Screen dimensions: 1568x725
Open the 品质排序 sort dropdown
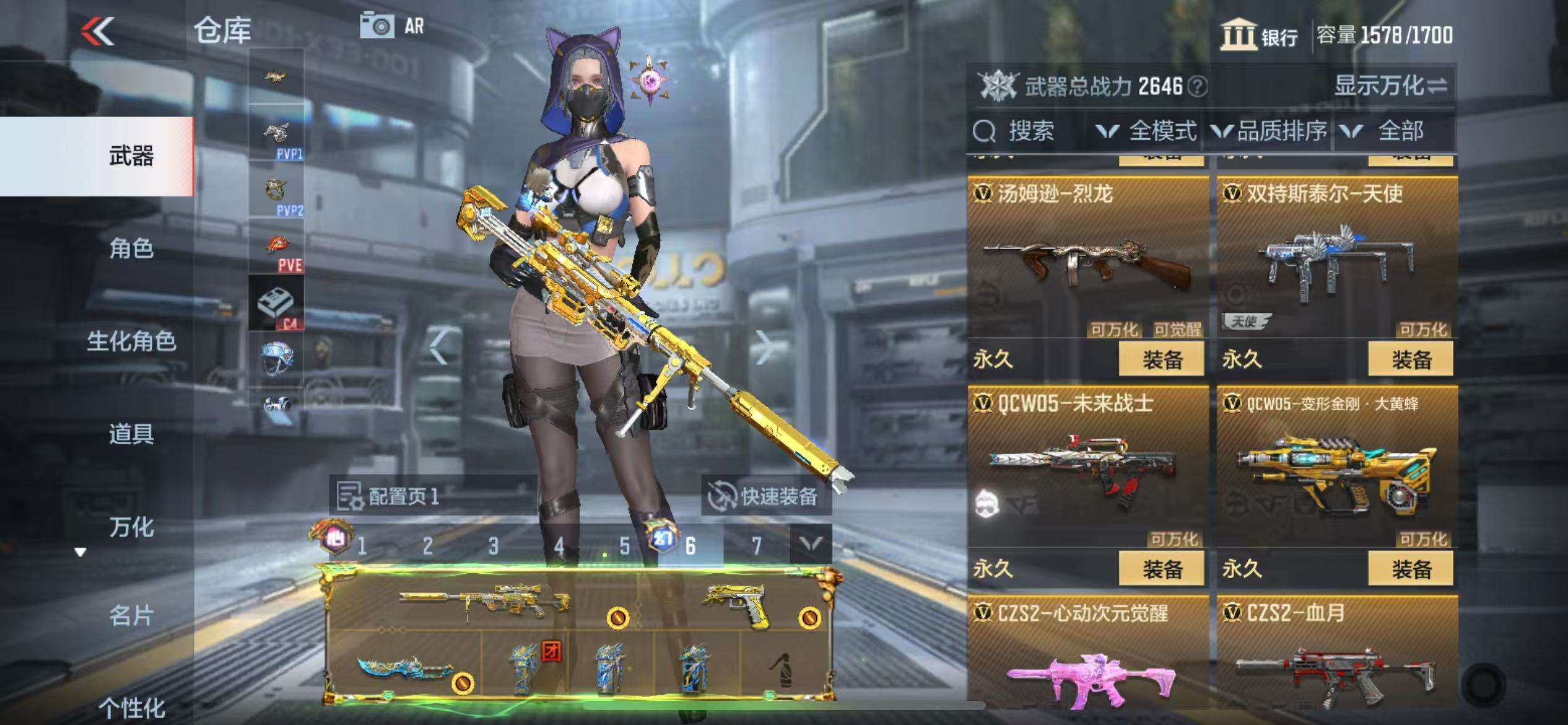click(x=1270, y=131)
